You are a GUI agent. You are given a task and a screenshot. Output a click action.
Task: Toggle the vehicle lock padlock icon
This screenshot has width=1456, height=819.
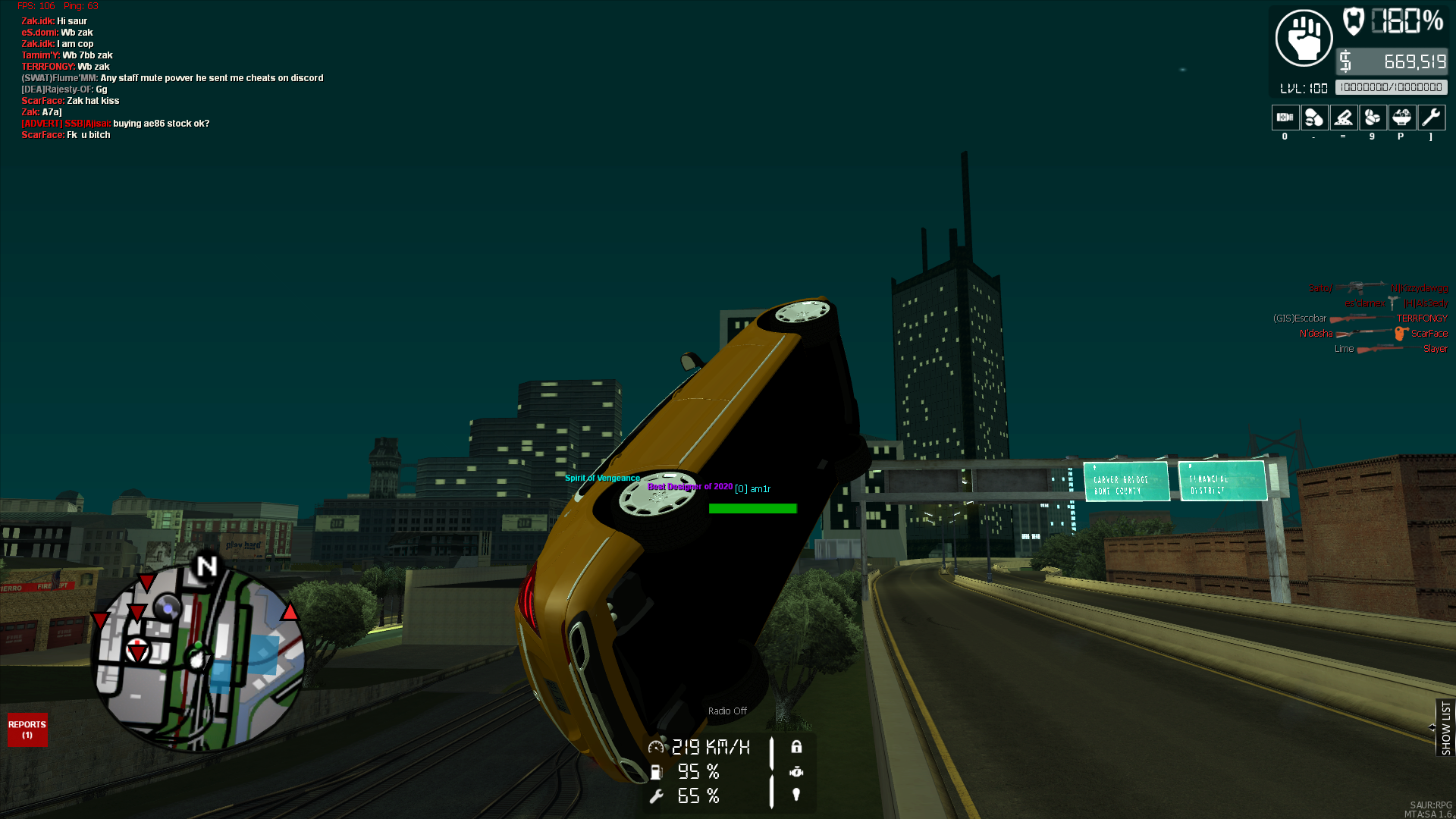pos(796,747)
